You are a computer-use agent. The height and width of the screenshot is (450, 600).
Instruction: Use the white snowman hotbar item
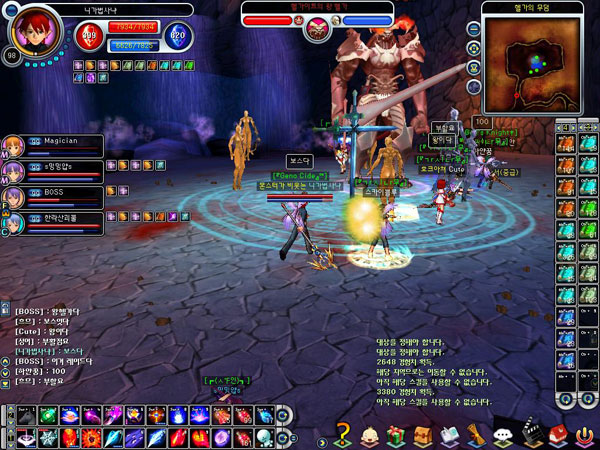(x=265, y=436)
